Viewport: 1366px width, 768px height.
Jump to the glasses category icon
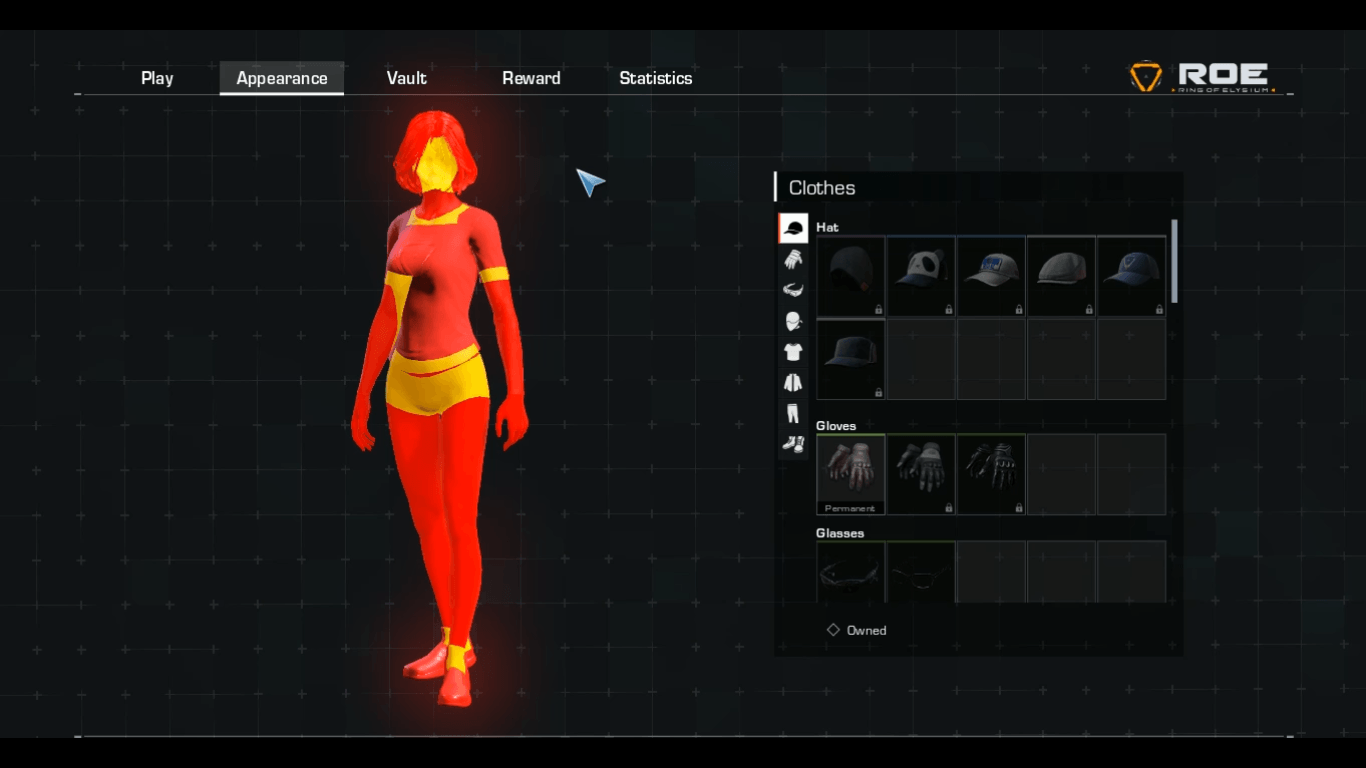point(793,290)
